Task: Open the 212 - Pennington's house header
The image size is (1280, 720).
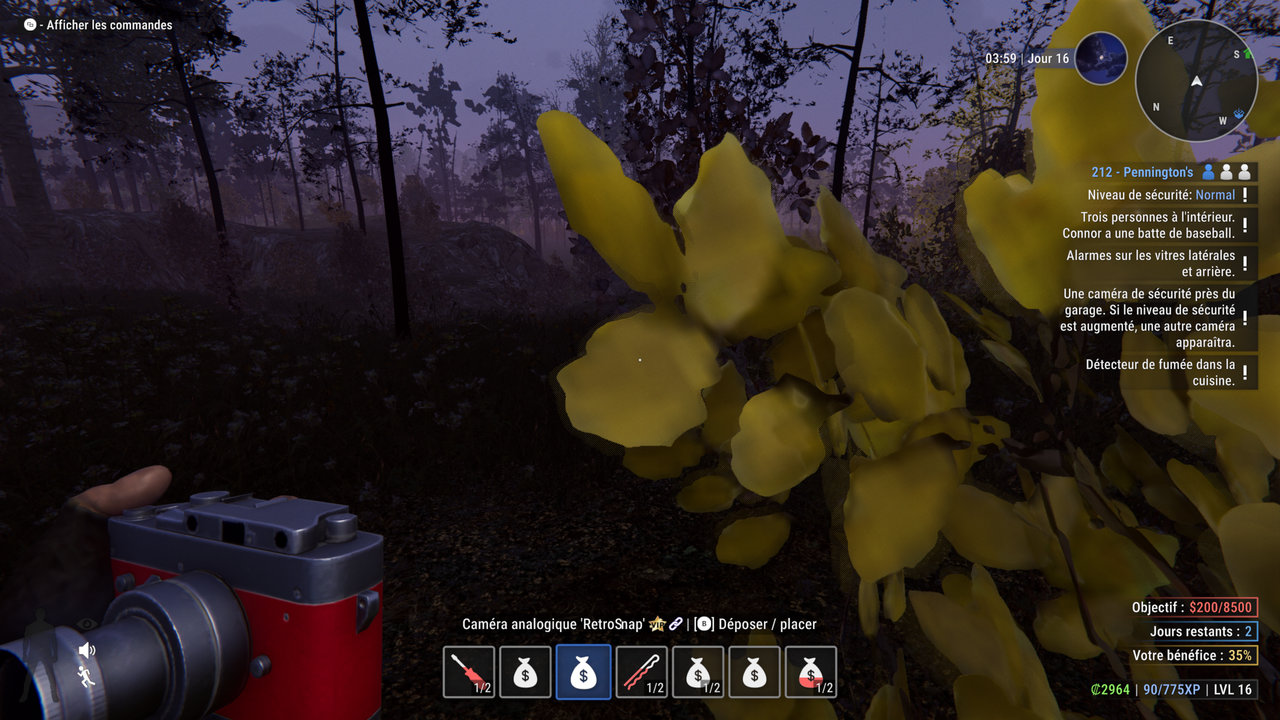Action: 1142,172
